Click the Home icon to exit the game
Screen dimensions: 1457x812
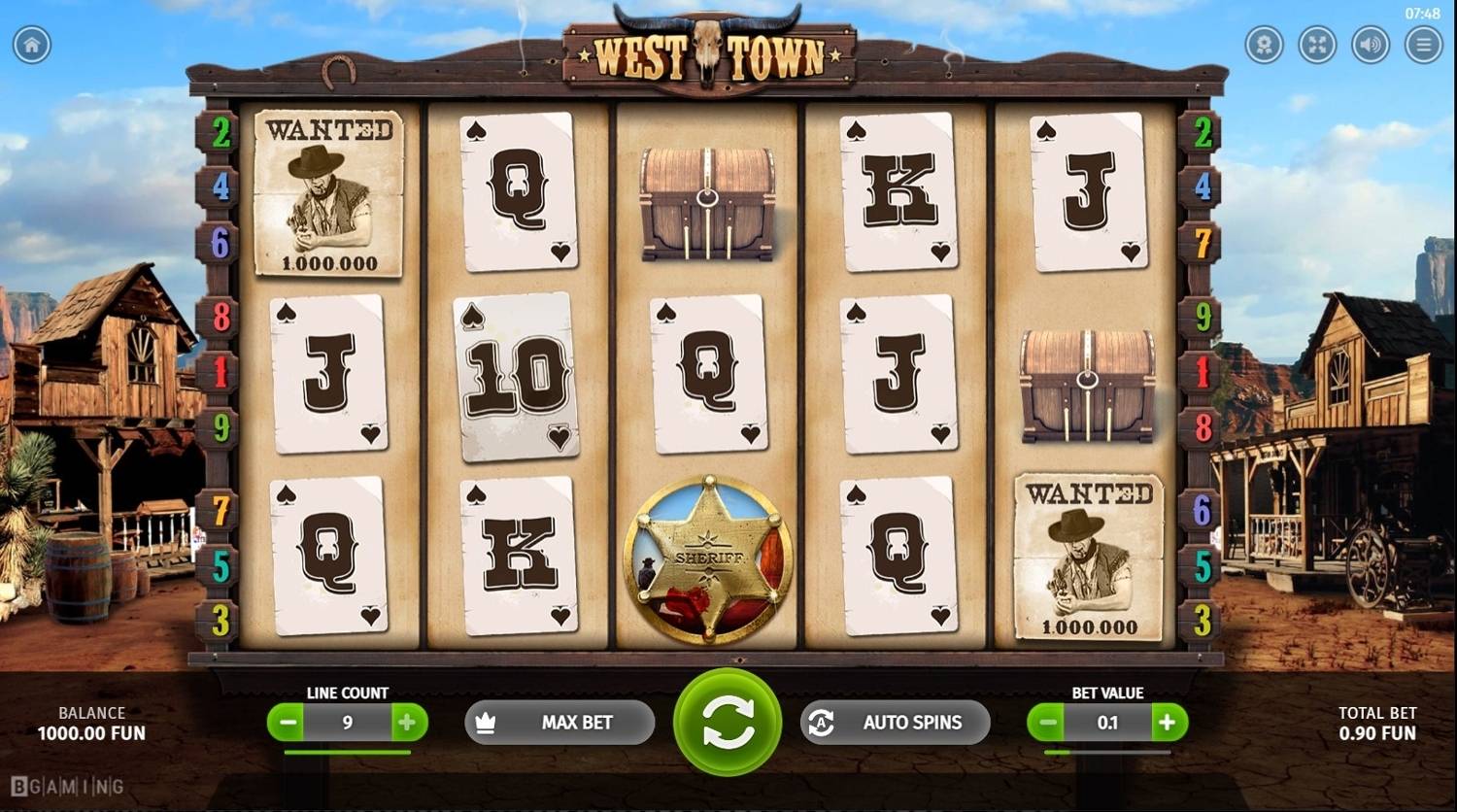[32, 44]
